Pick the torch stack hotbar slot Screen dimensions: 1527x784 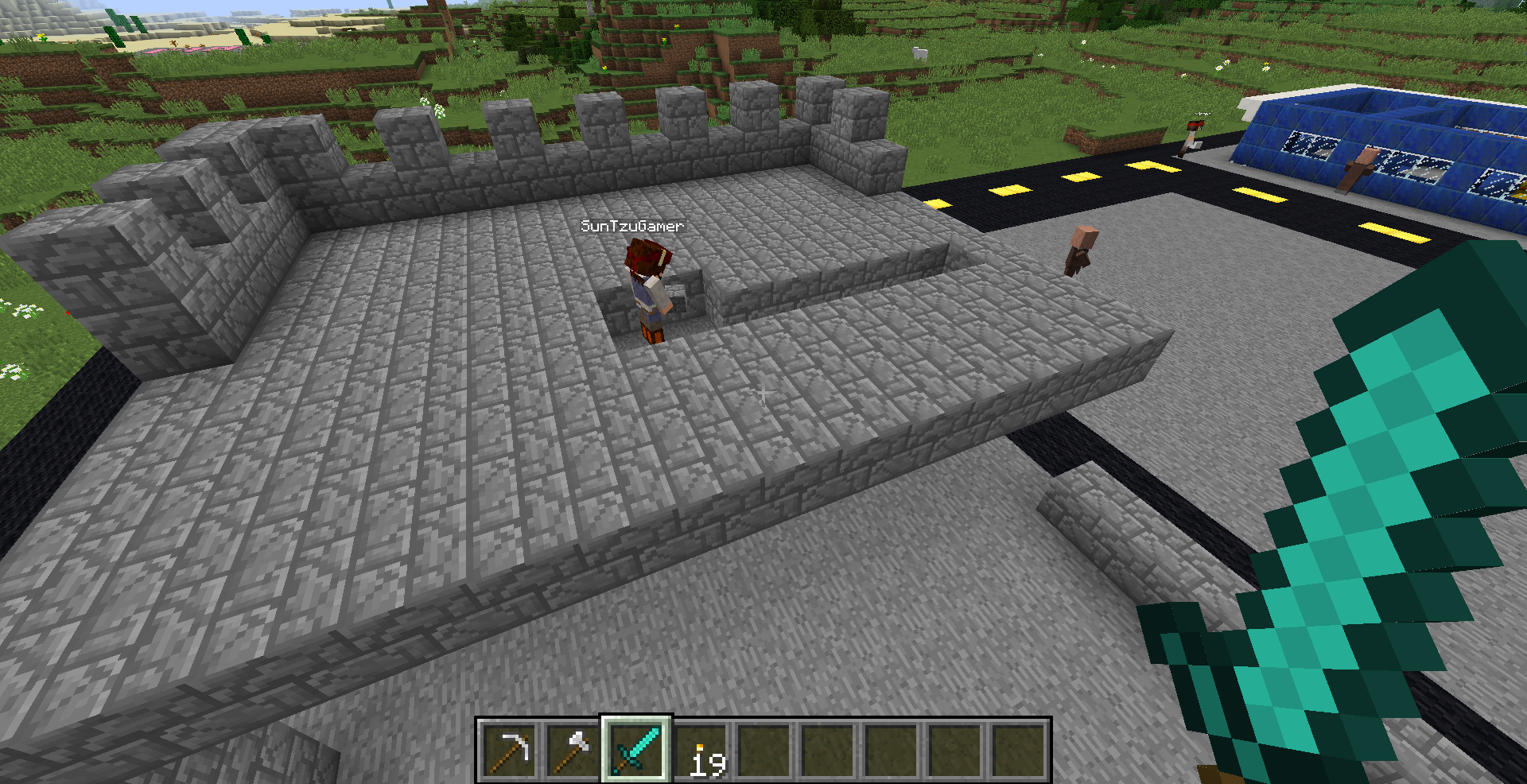(x=701, y=751)
